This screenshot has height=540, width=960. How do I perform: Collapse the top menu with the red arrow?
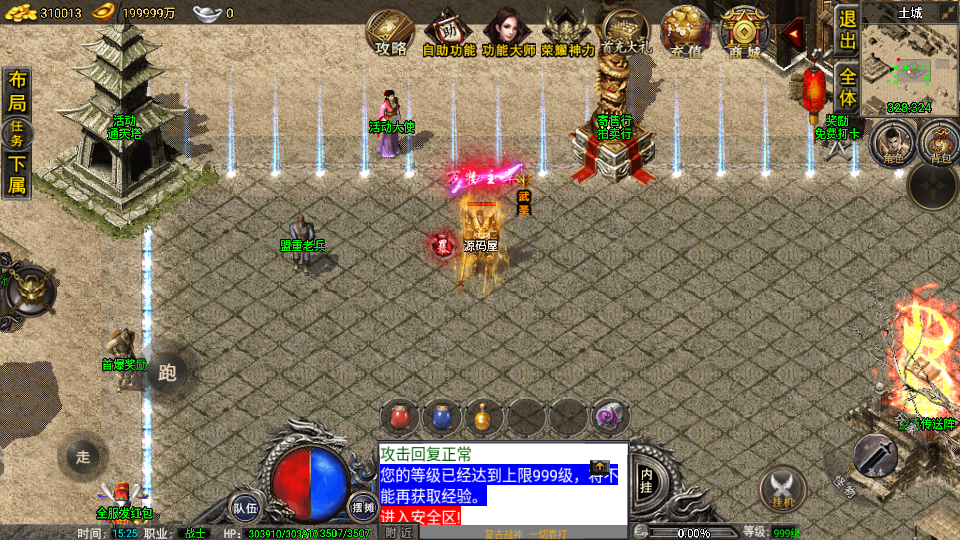(794, 34)
